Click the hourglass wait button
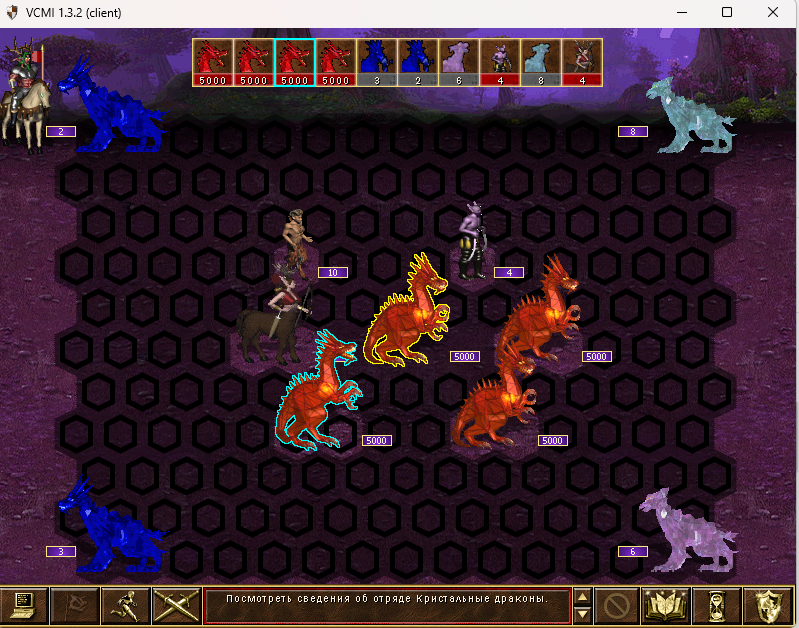The image size is (799, 628). [718, 605]
